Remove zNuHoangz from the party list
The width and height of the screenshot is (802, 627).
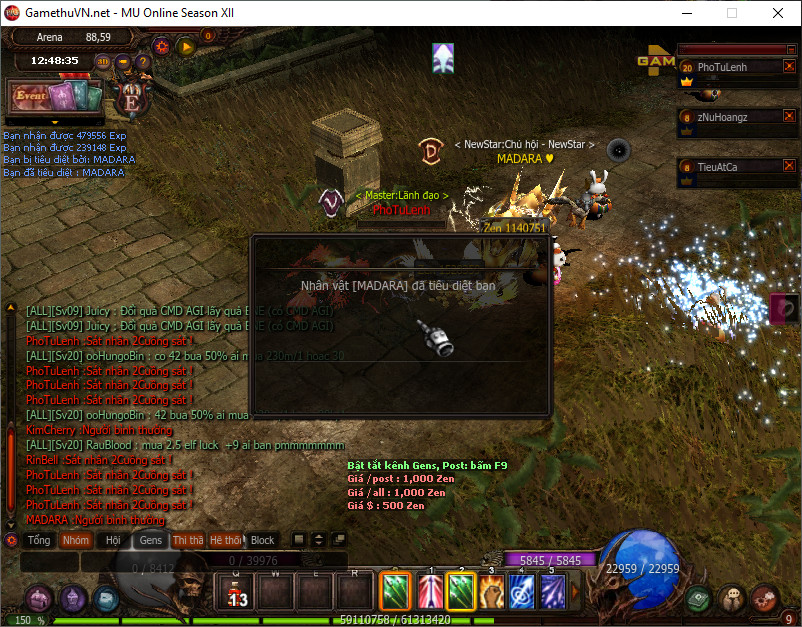(x=789, y=117)
